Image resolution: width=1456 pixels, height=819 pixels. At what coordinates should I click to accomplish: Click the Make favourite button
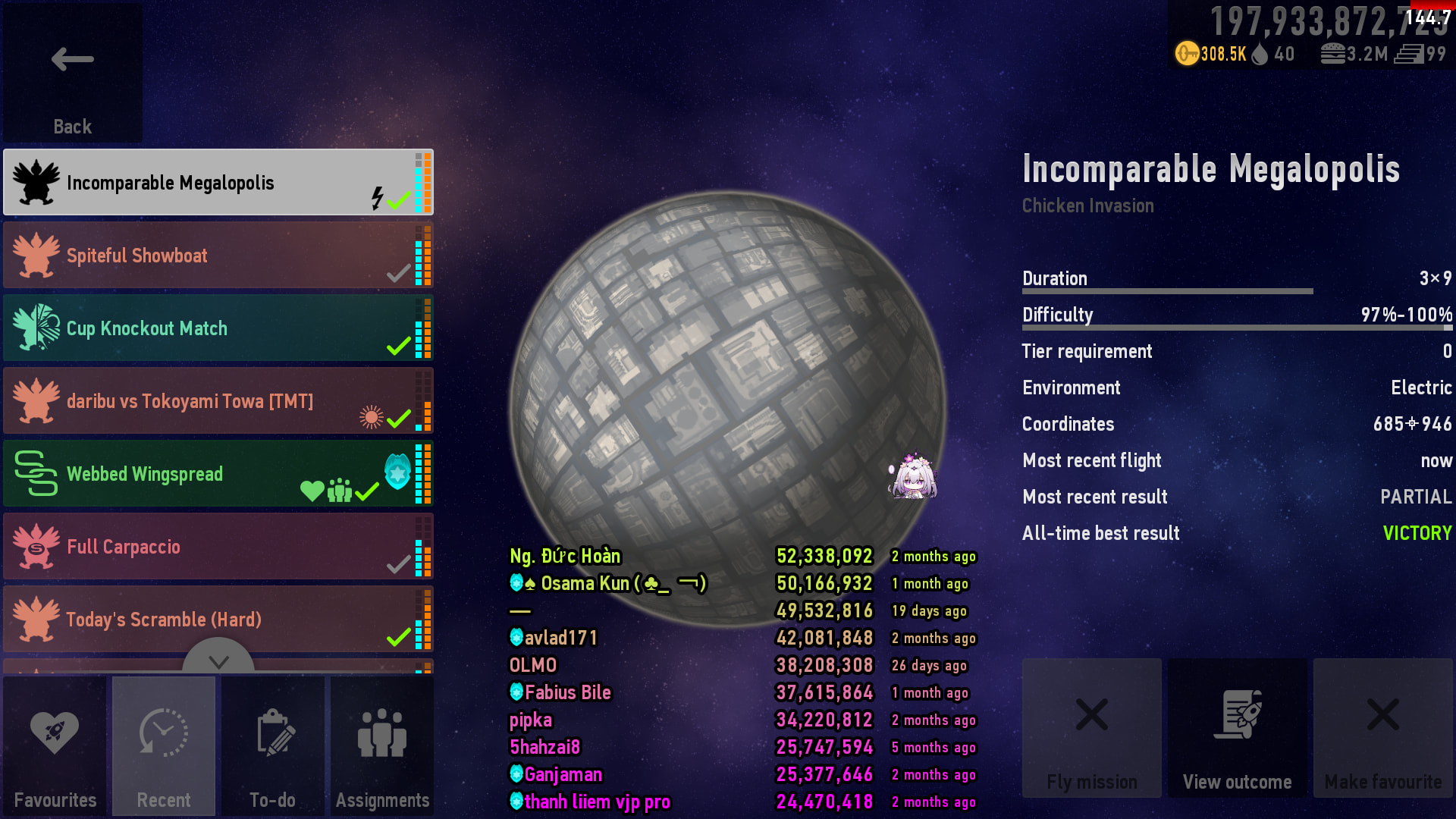pyautogui.click(x=1382, y=728)
